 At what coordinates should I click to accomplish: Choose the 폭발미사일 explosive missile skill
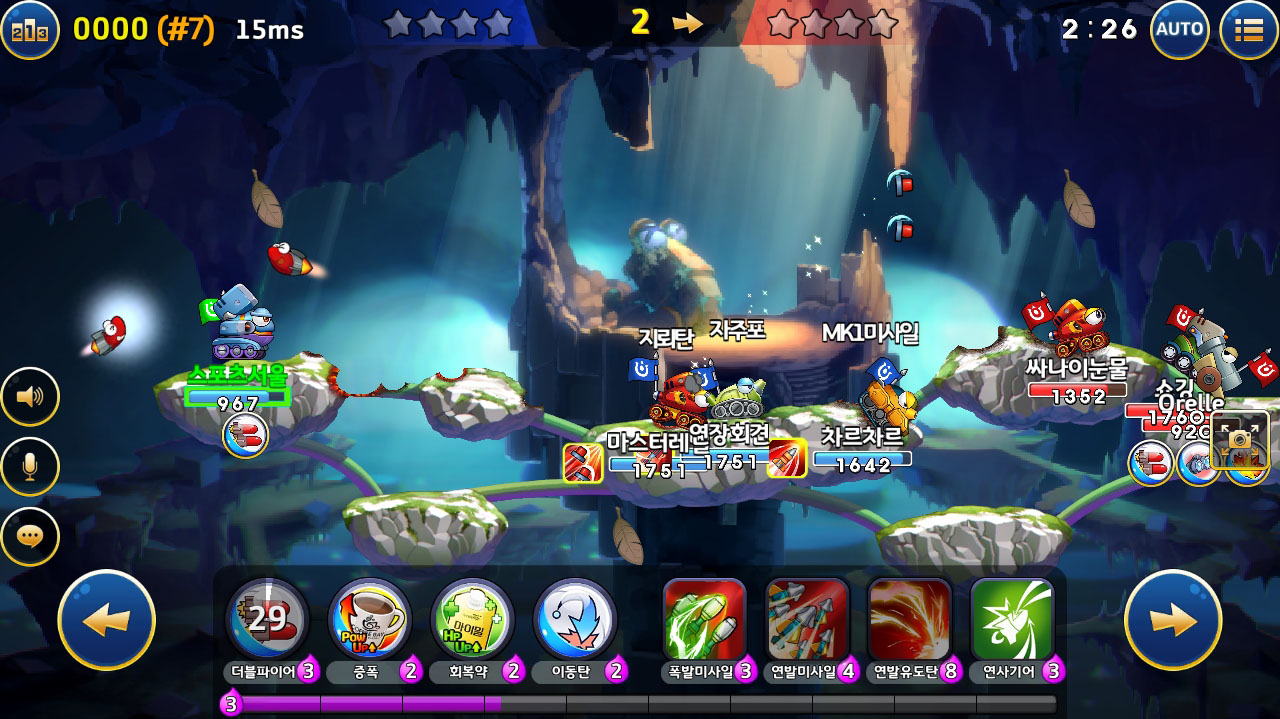pos(704,619)
